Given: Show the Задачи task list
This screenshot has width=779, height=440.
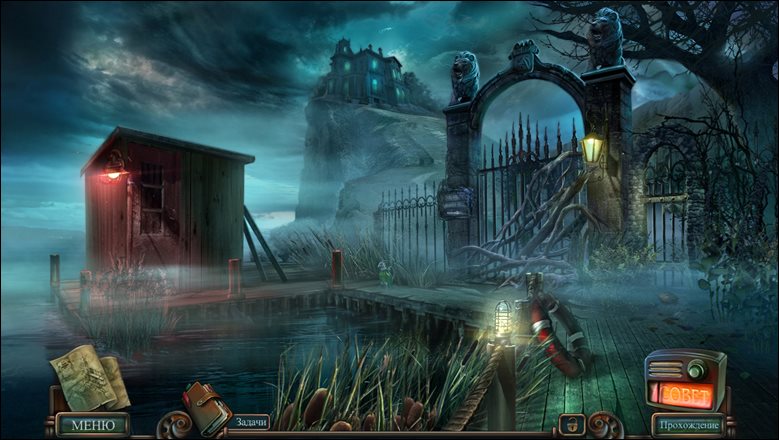Looking at the screenshot, I should click(248, 423).
